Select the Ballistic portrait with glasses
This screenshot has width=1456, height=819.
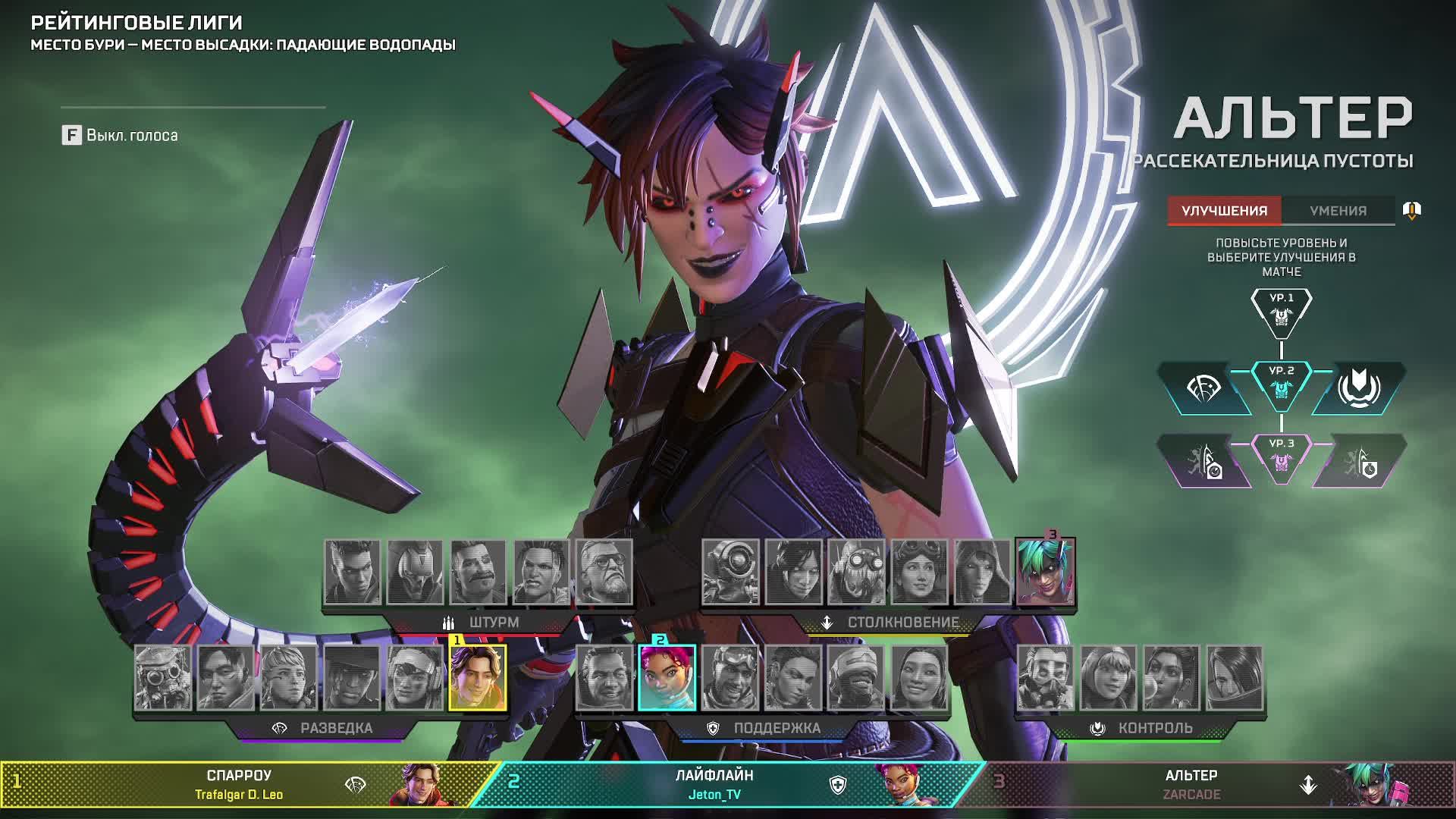tap(604, 572)
